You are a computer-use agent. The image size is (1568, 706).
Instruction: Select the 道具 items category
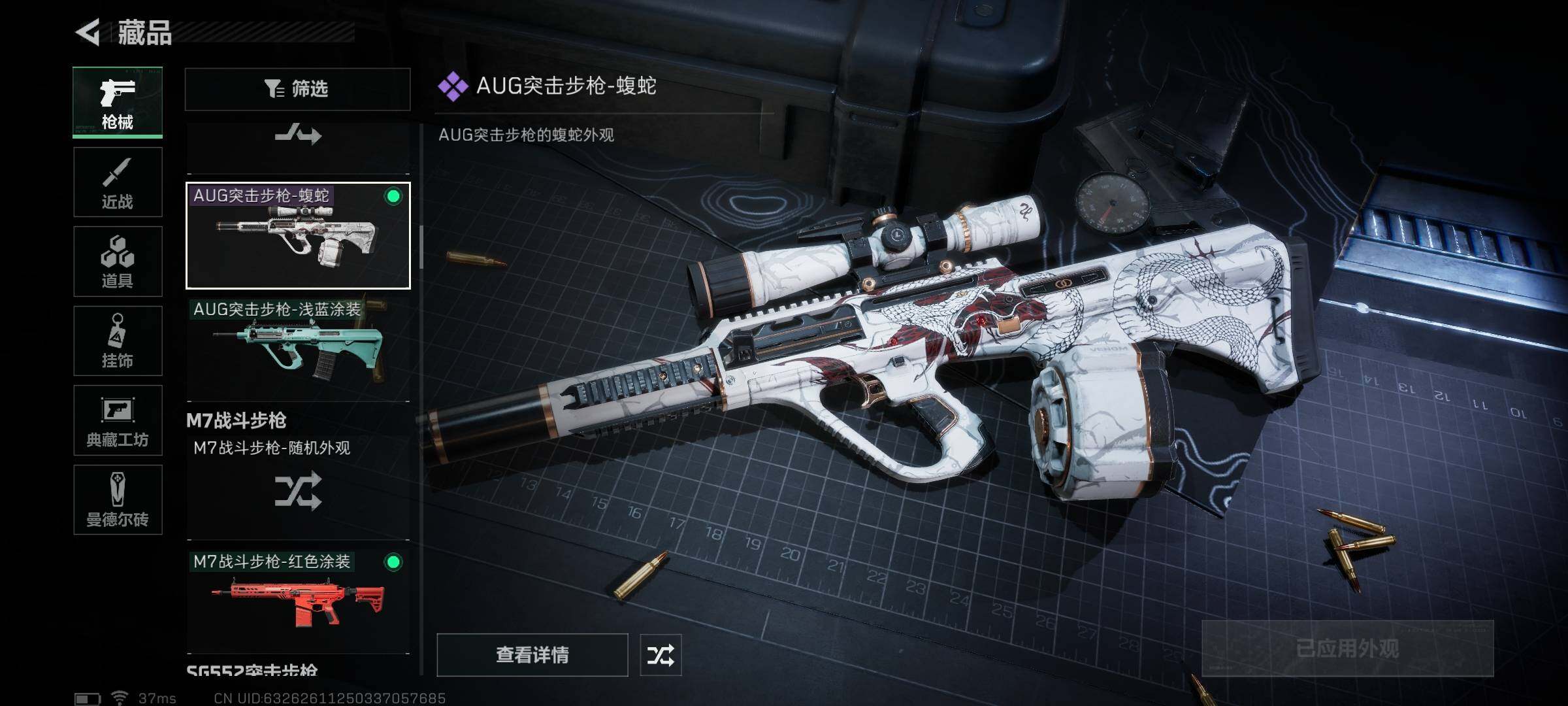118,261
